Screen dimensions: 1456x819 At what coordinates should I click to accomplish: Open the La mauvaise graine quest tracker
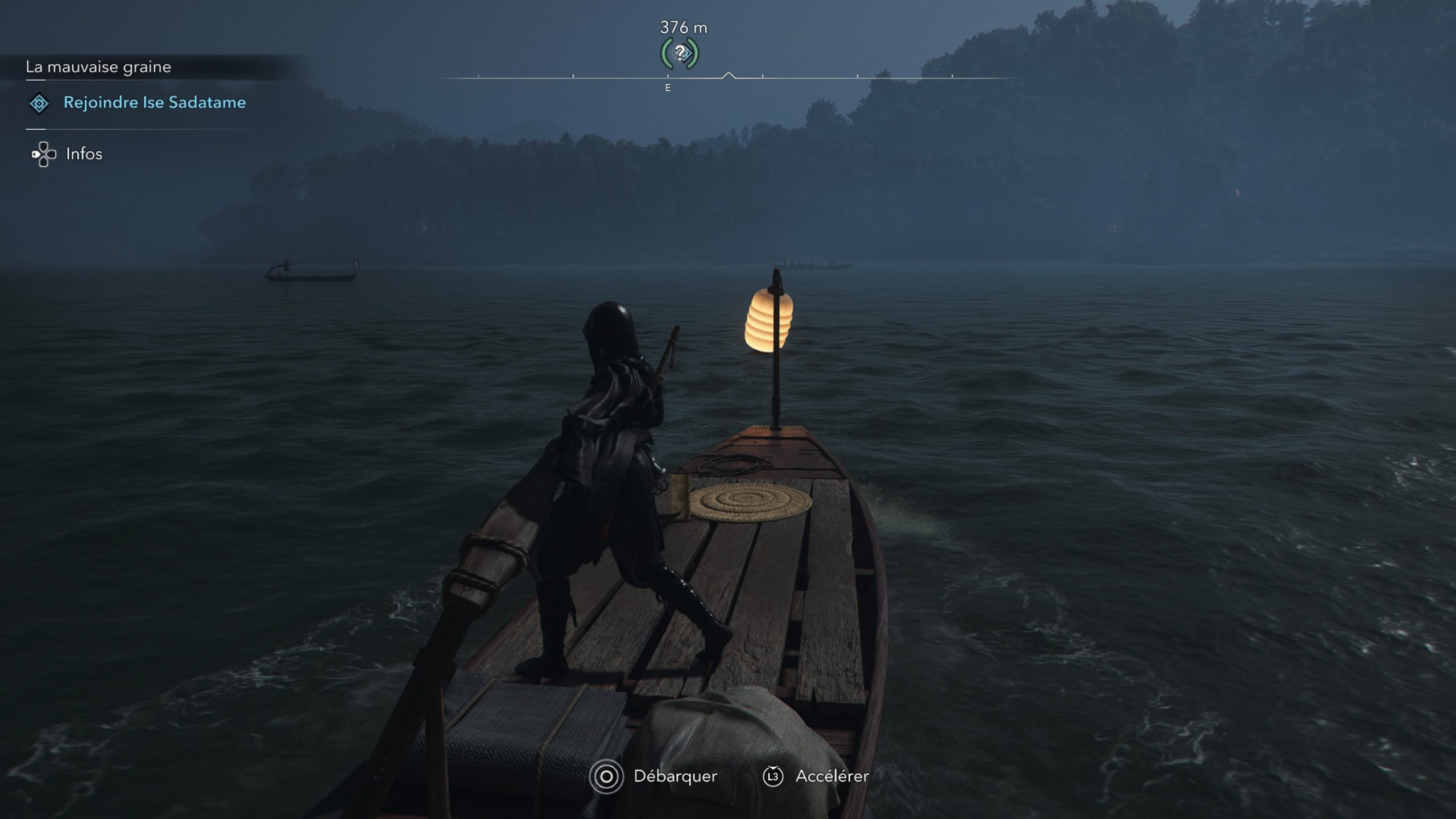pos(98,67)
